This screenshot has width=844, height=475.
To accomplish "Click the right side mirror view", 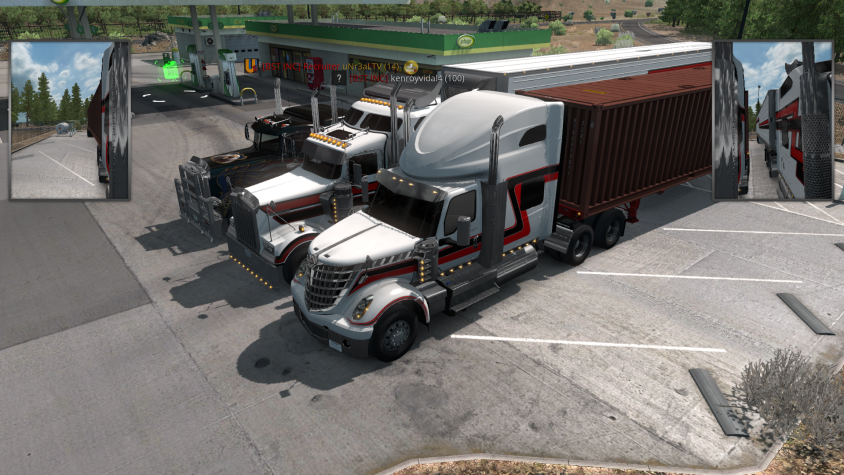I will (x=772, y=120).
